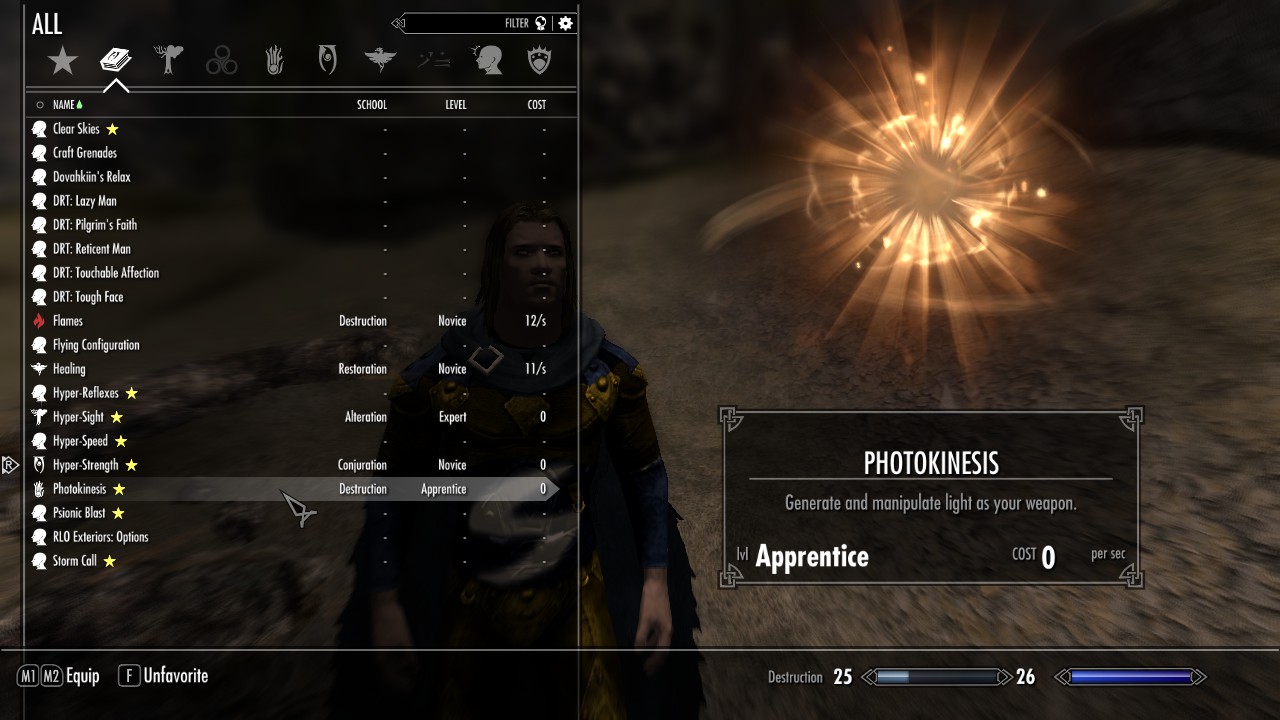1280x720 pixels.
Task: Select Craft Grenades power
Action: click(84, 153)
